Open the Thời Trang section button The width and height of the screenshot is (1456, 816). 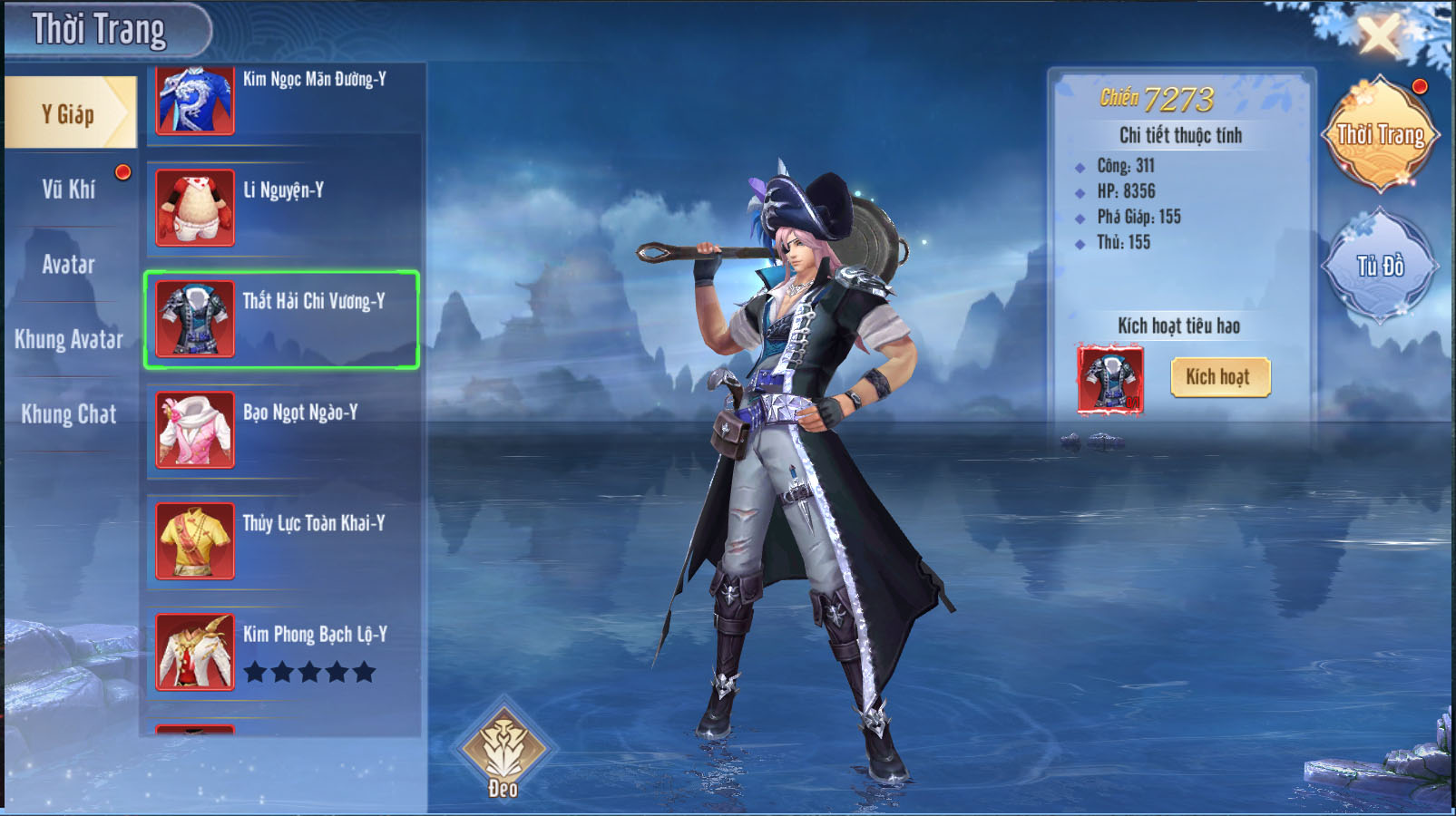[1380, 135]
